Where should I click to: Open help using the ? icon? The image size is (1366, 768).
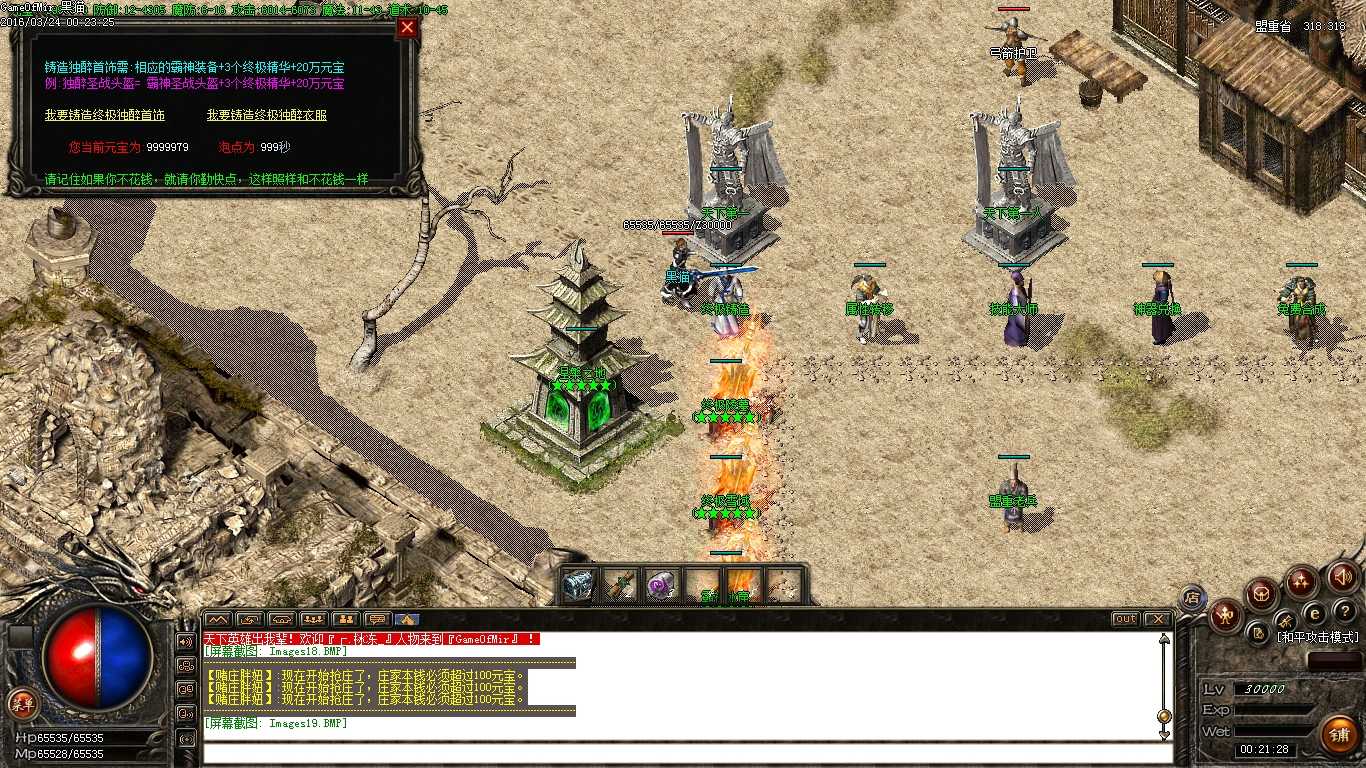coord(1346,611)
